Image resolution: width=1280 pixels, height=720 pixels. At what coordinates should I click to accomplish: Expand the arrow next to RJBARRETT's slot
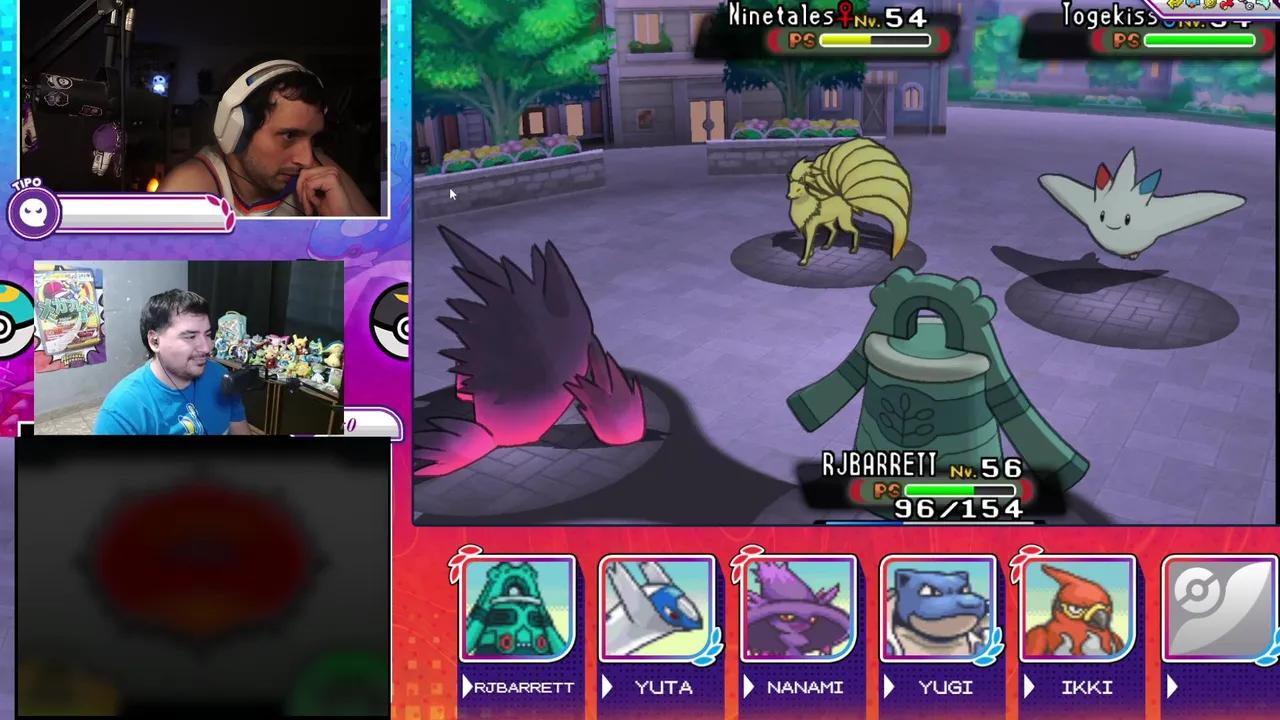[x=467, y=687]
